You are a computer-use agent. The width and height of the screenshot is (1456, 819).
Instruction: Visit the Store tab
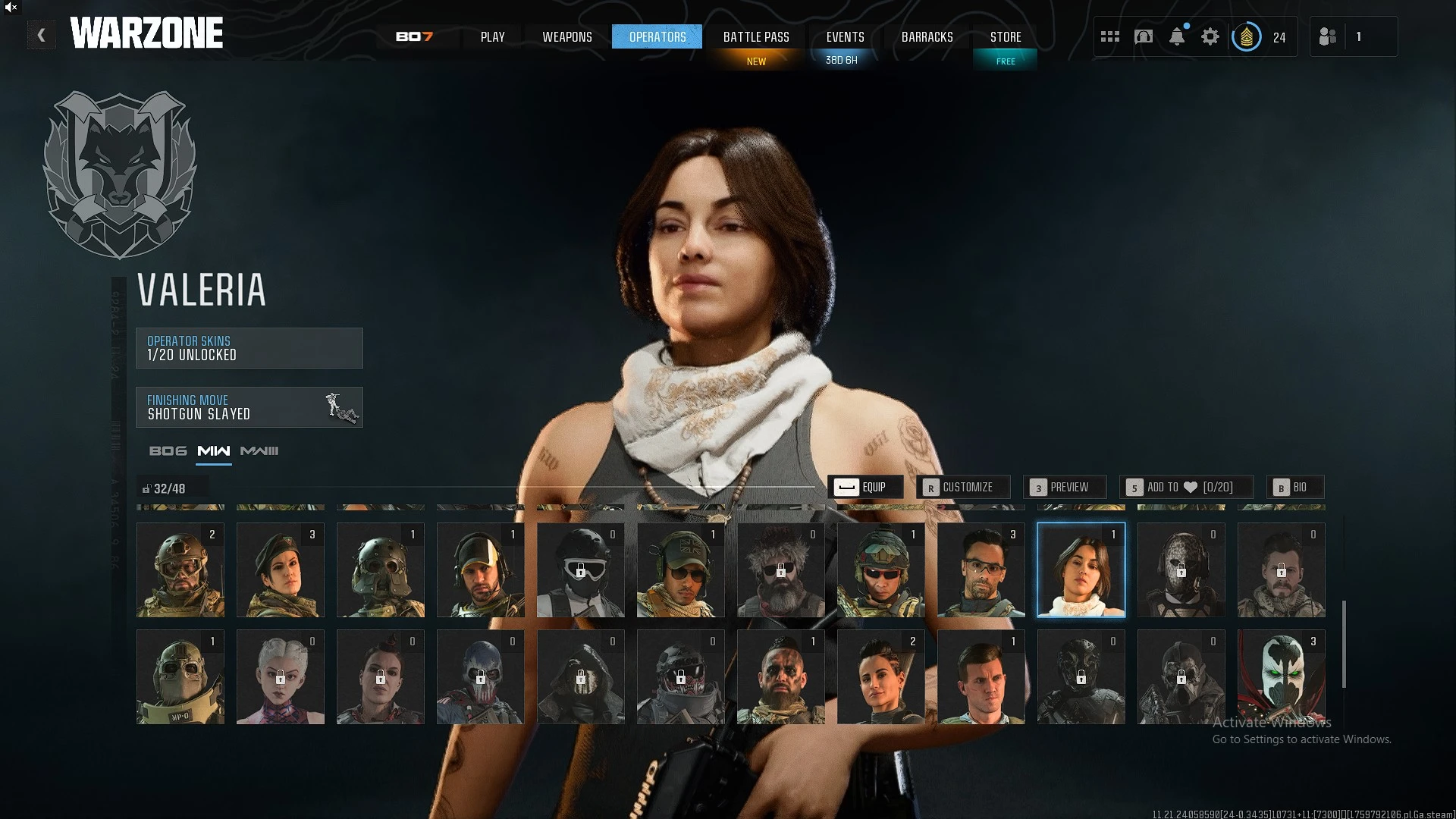1005,37
